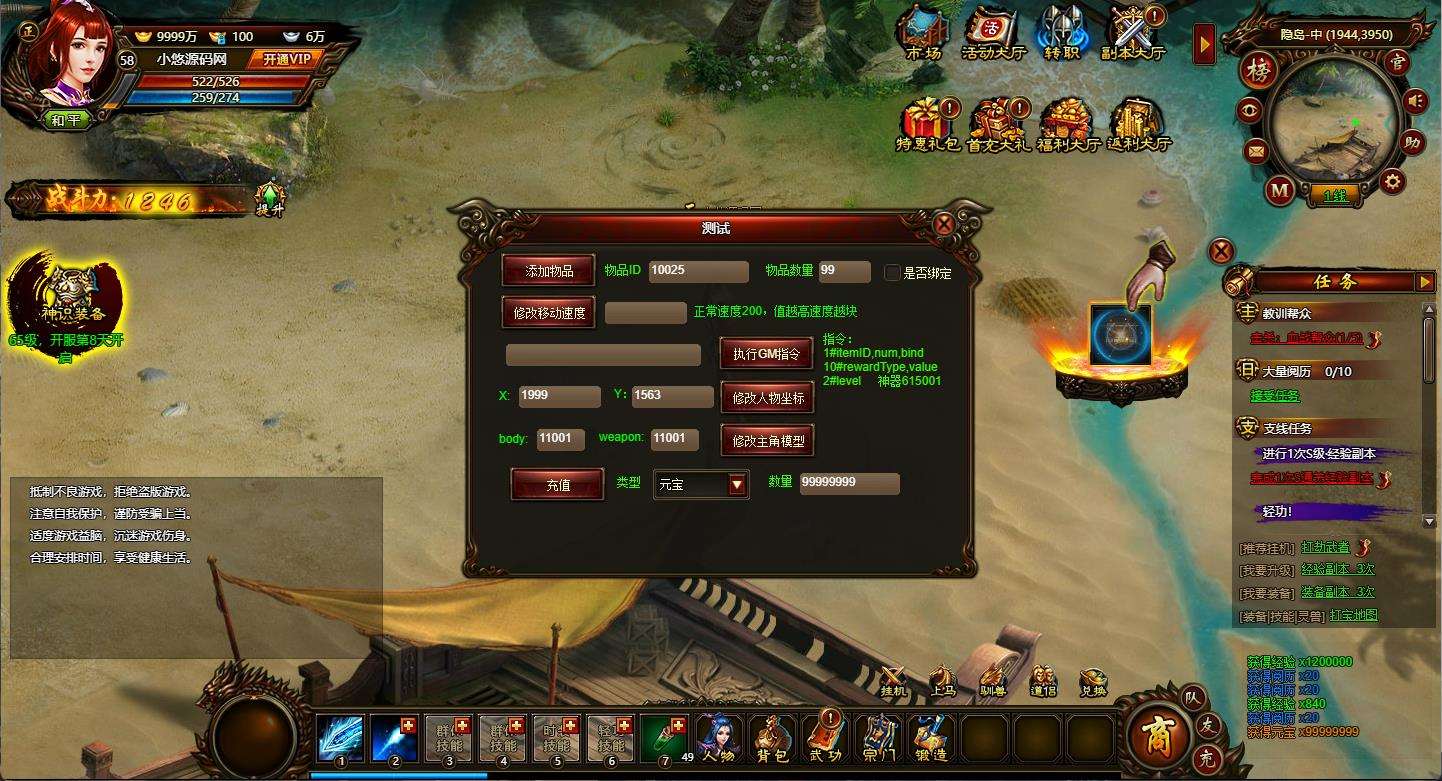This screenshot has height=781, width=1442.
Task: Click the 充值 recharge button
Action: coord(557,485)
